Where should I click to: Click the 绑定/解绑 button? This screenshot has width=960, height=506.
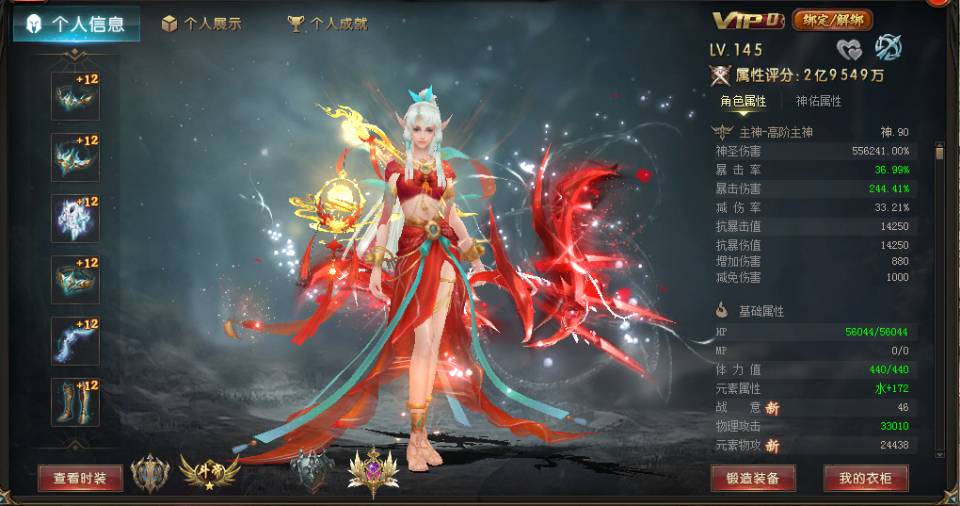click(x=832, y=20)
